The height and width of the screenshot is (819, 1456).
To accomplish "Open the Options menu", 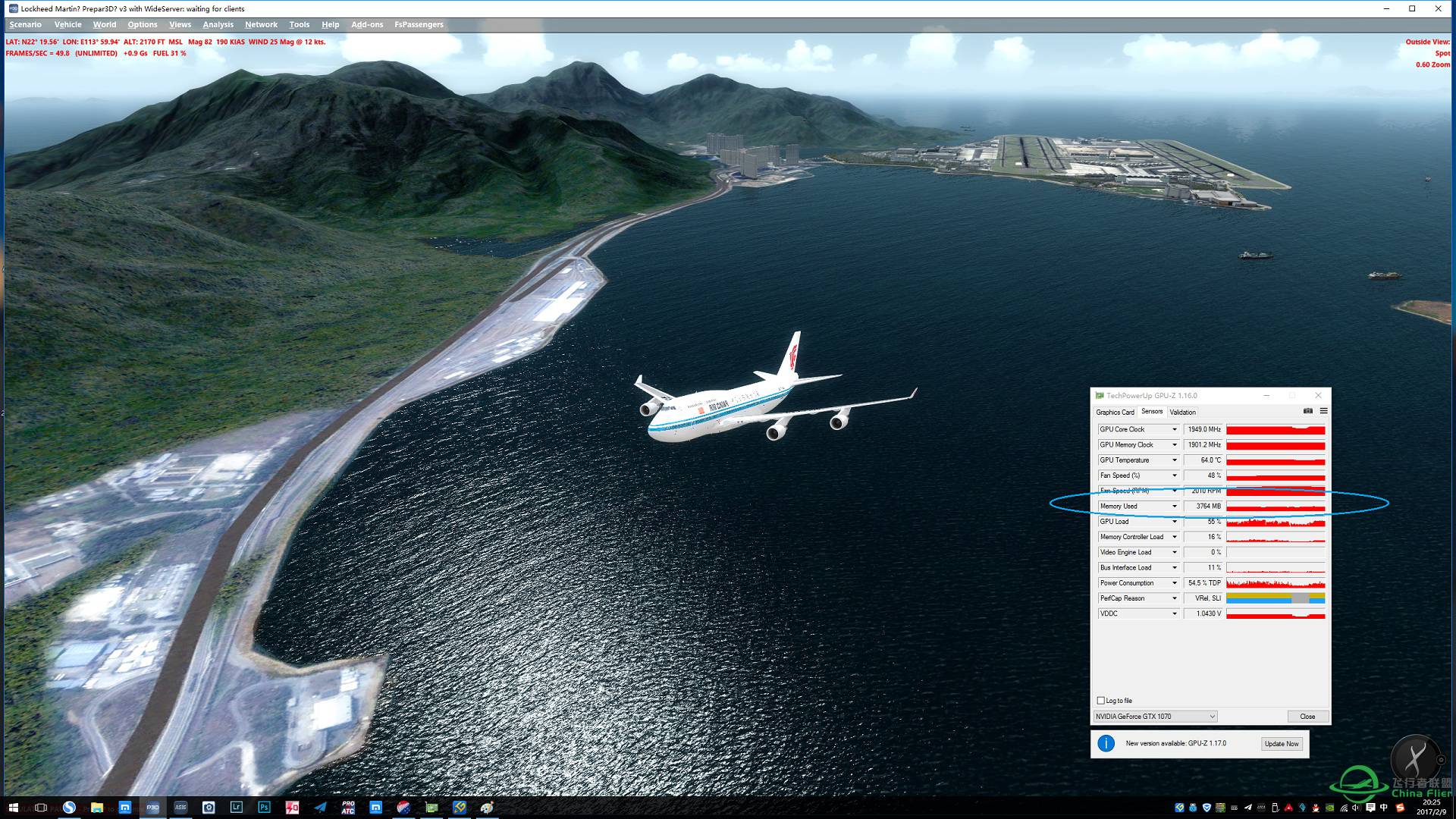I will click(143, 24).
